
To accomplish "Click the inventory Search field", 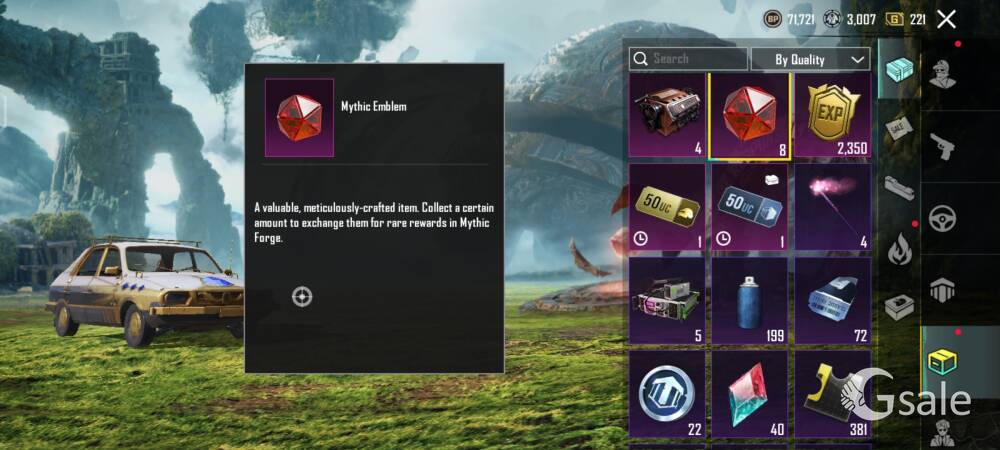I will click(688, 59).
